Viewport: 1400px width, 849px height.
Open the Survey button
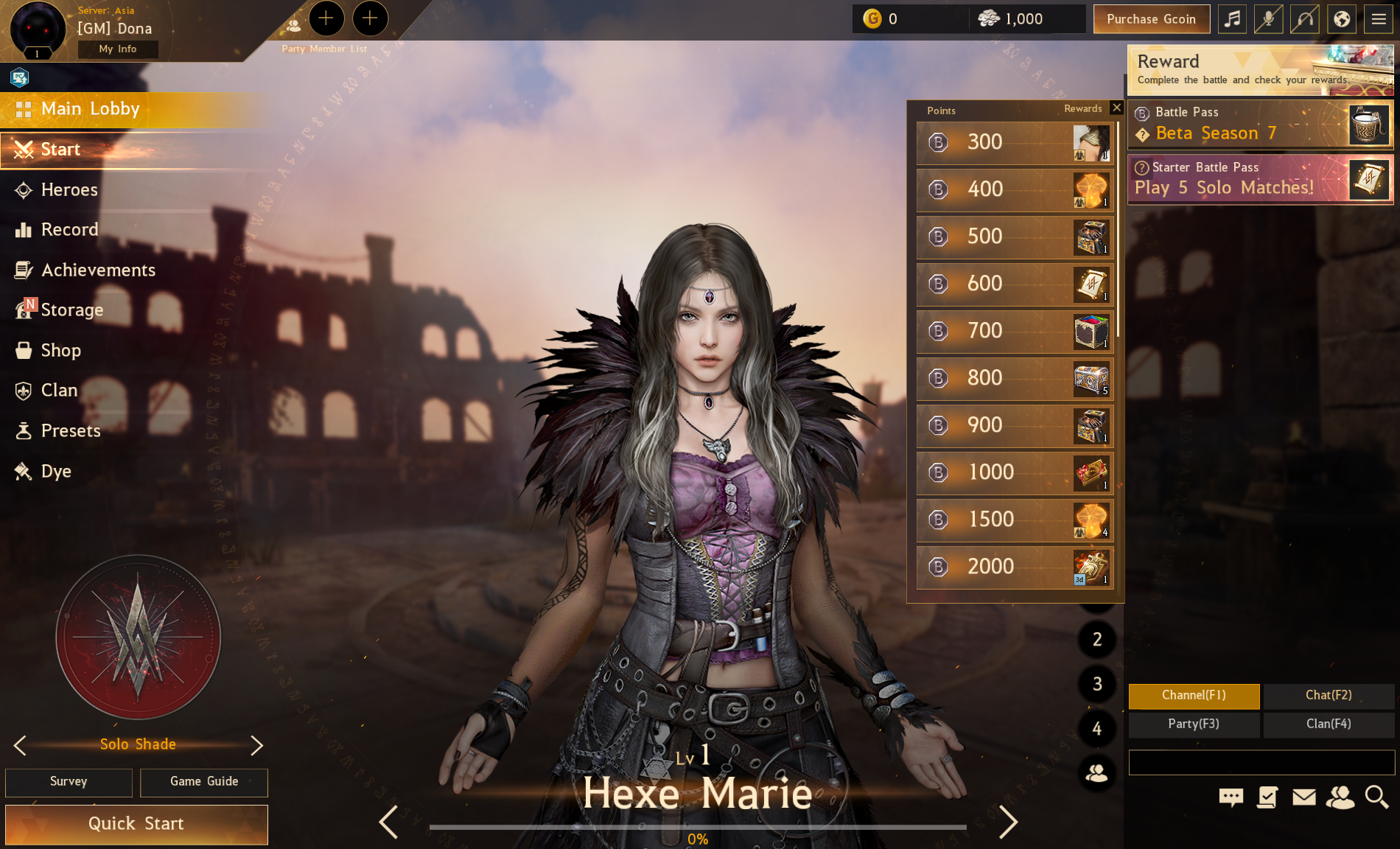[x=69, y=782]
